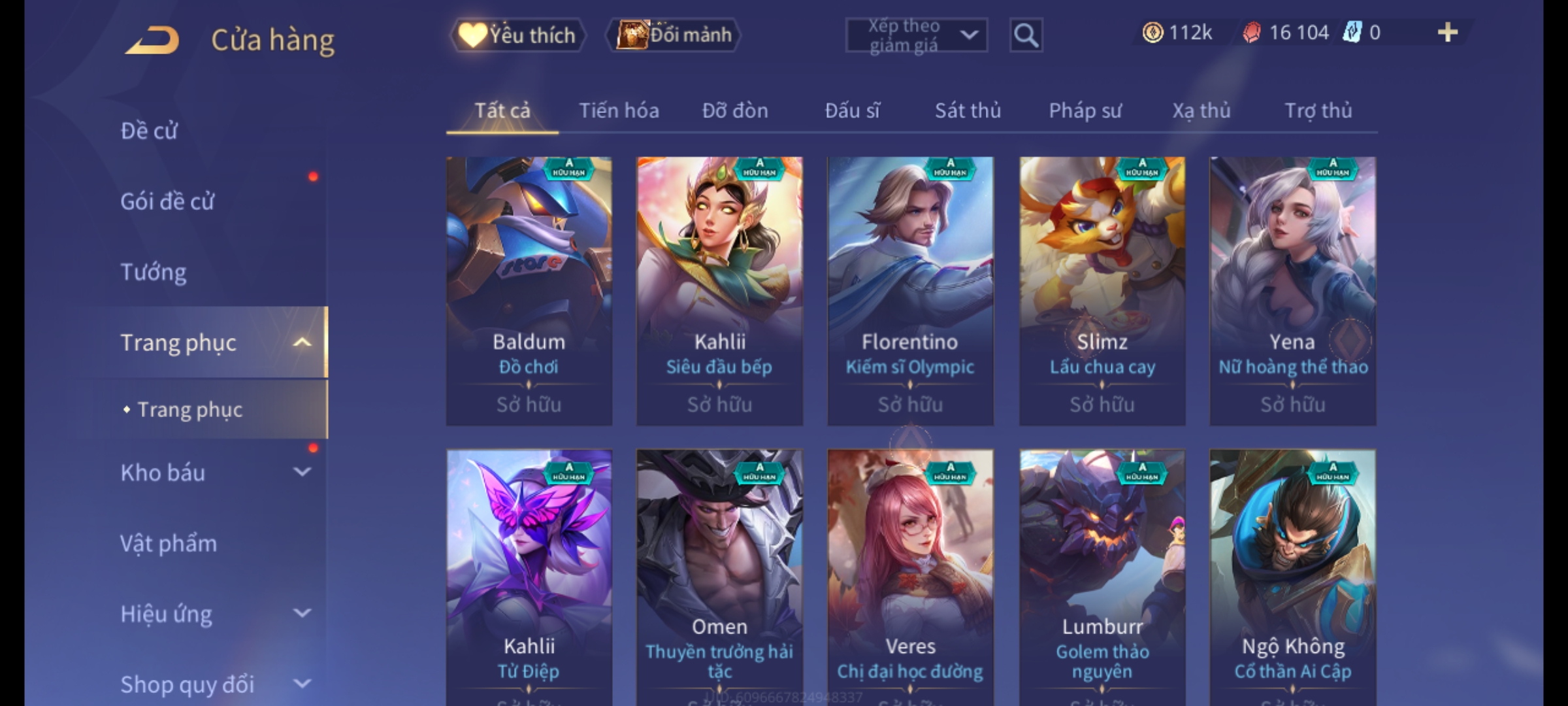The width and height of the screenshot is (1568, 706).
Task: Select the Yena Nữ hoàng thể thao card
Action: 1292,291
